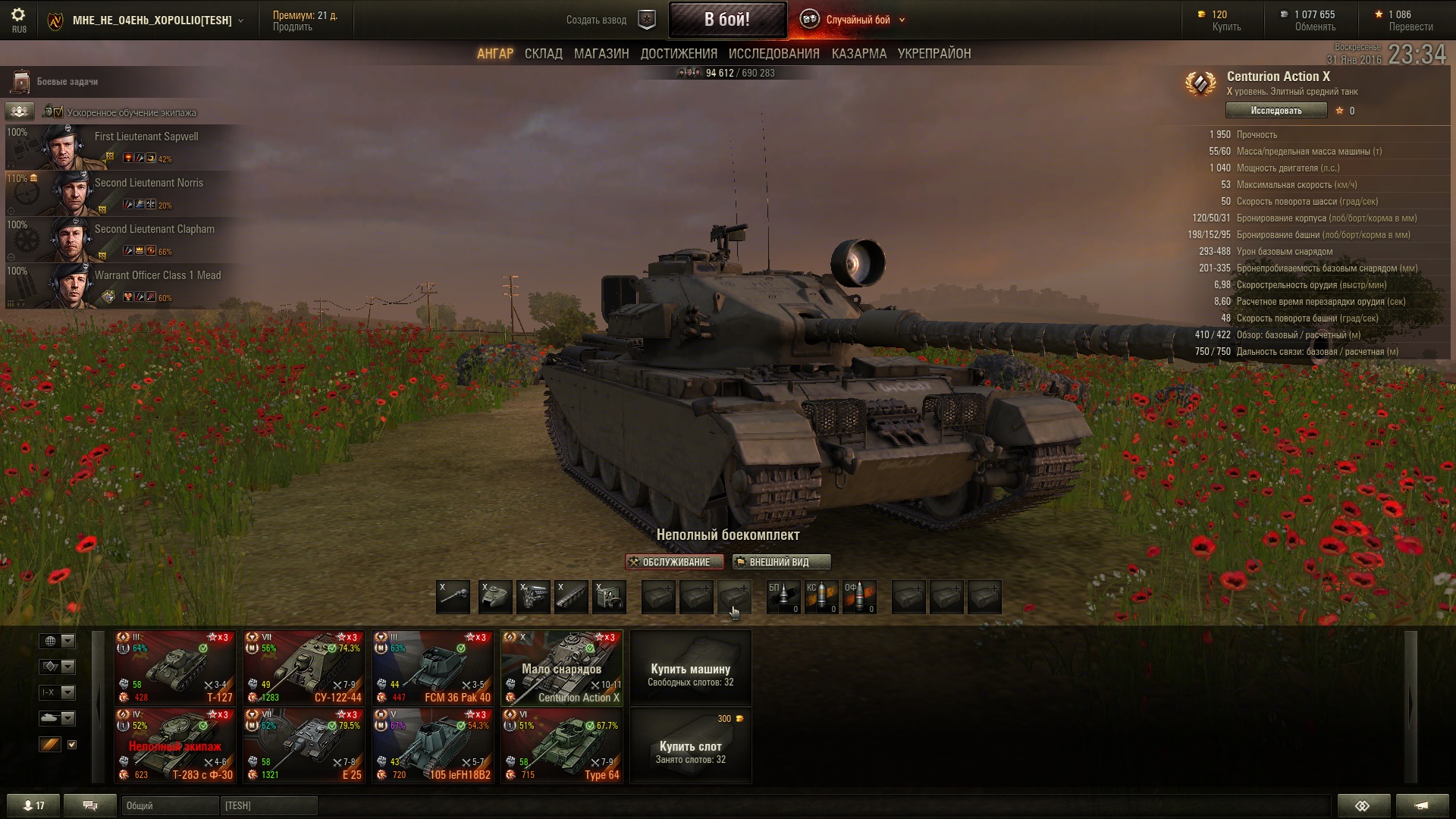
Task: Open the ИССЛЕДОВАНИЯ tab
Action: [773, 54]
